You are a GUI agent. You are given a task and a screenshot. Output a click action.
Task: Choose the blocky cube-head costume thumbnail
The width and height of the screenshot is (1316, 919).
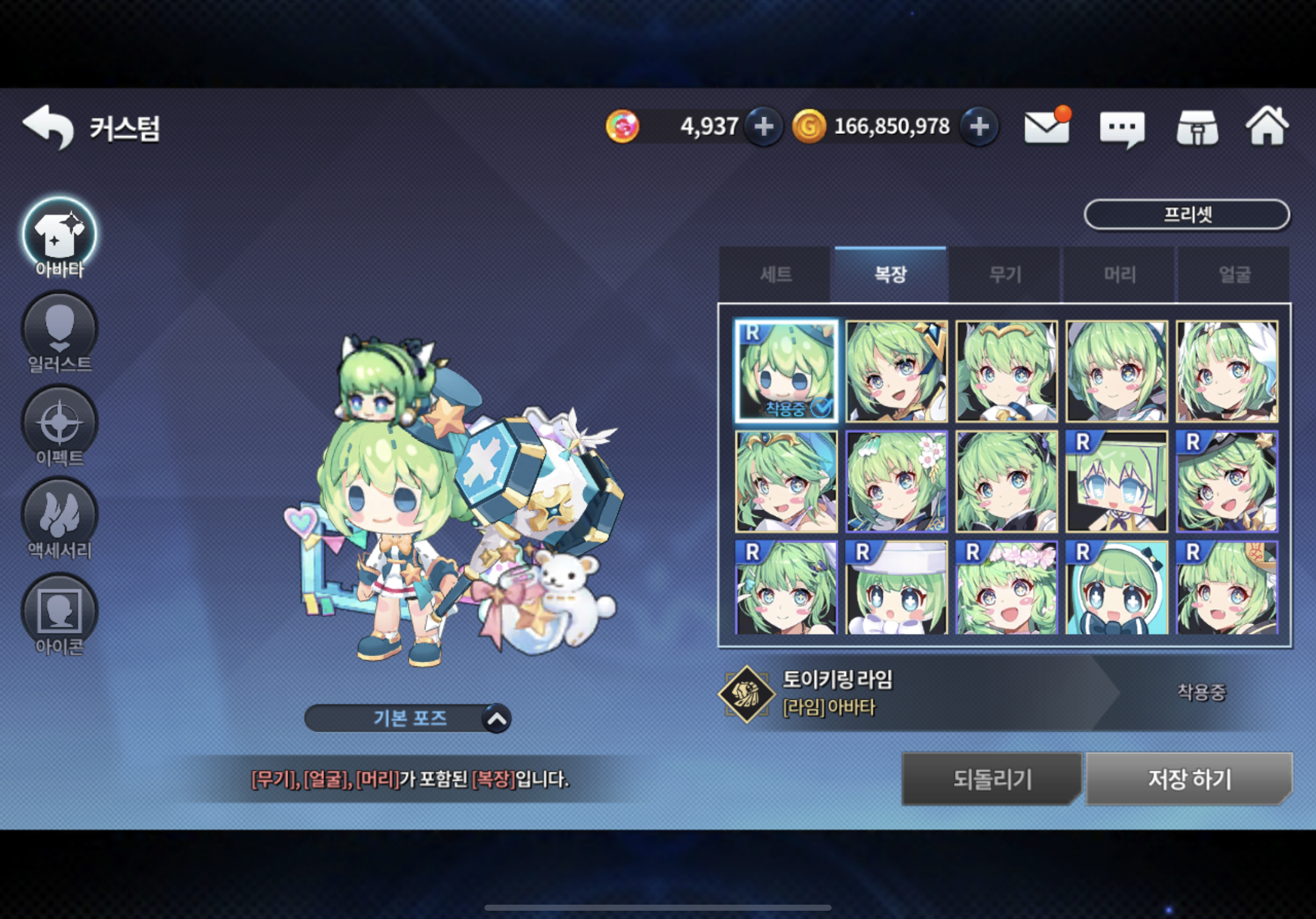pyautogui.click(x=1117, y=482)
